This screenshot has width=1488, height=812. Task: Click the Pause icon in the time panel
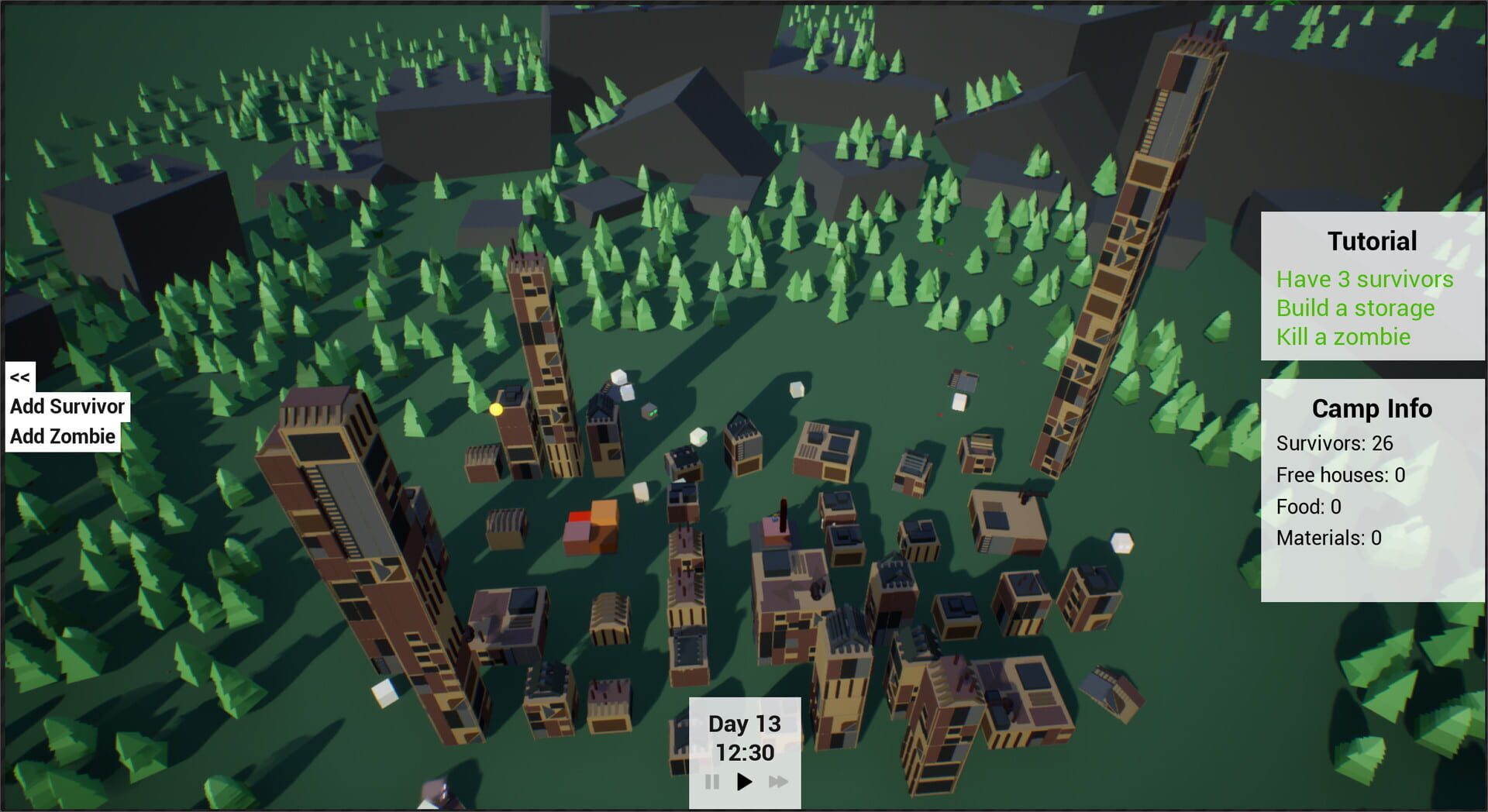[713, 783]
